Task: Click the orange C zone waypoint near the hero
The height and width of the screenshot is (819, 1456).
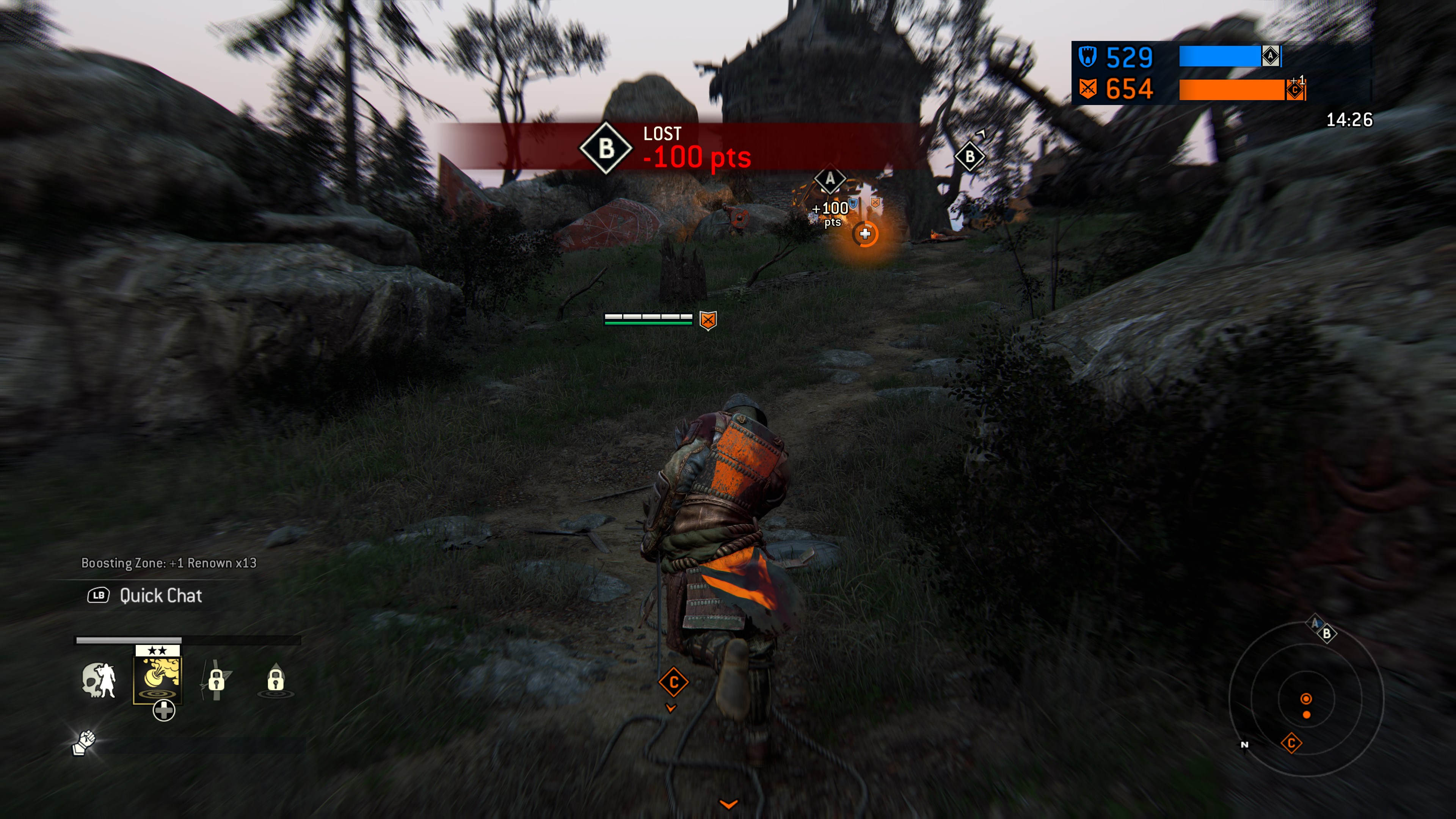Action: (673, 683)
